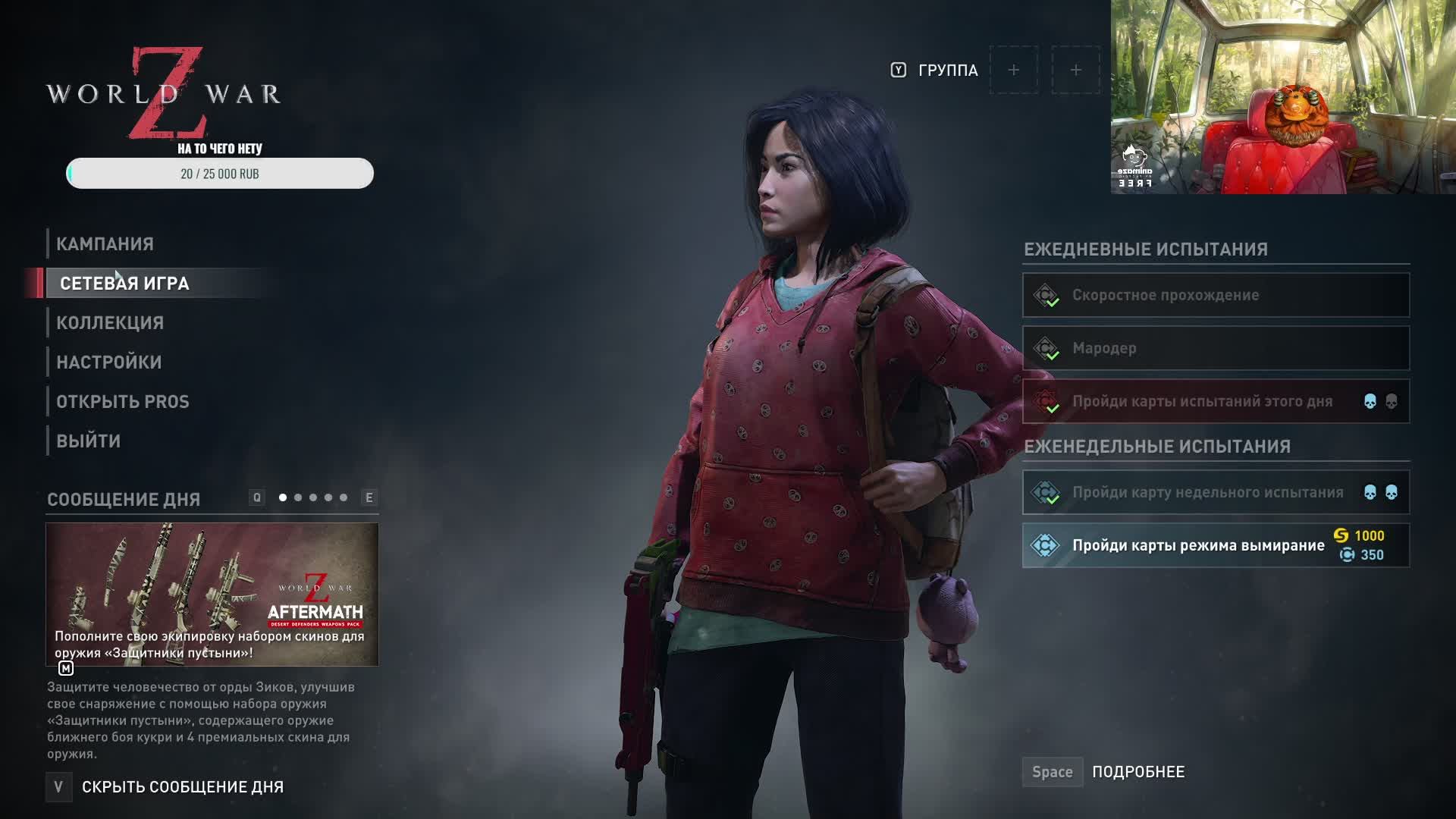This screenshot has width=1456, height=819.
Task: Select the Мародер daily challenge row
Action: (x=1216, y=348)
